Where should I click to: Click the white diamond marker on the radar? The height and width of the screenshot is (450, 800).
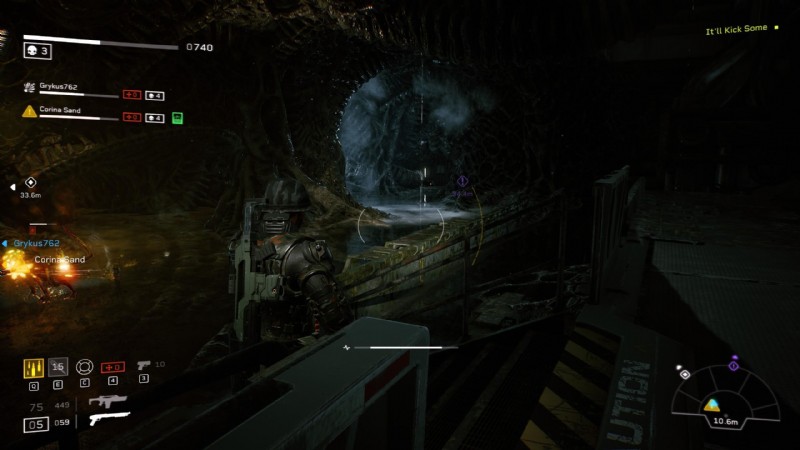coord(684,375)
